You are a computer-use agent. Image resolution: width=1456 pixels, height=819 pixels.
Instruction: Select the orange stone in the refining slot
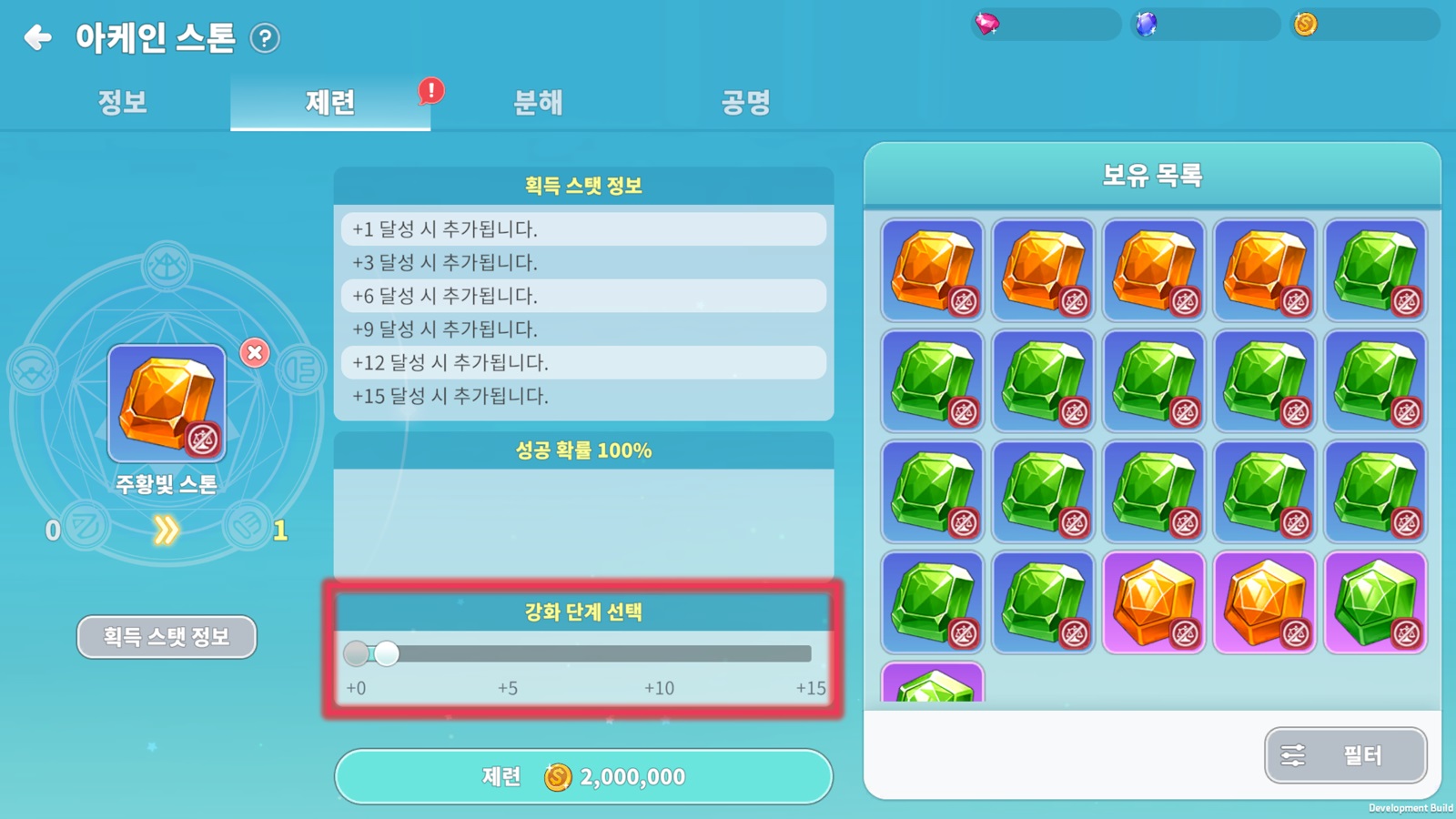(x=167, y=403)
